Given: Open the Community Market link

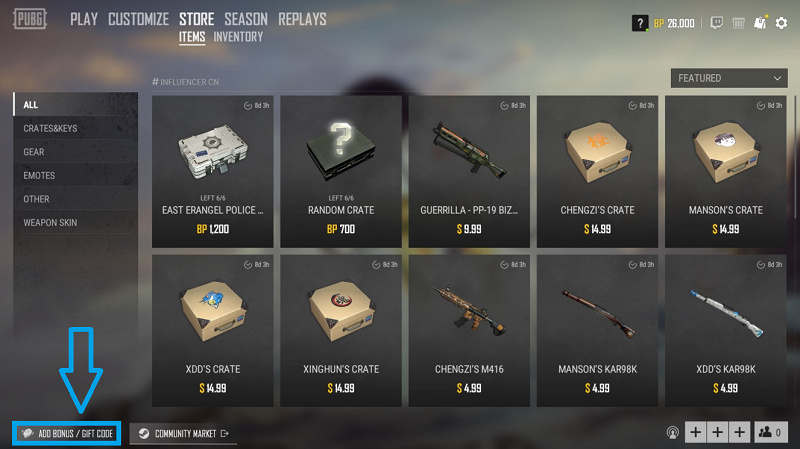Looking at the screenshot, I should (184, 434).
